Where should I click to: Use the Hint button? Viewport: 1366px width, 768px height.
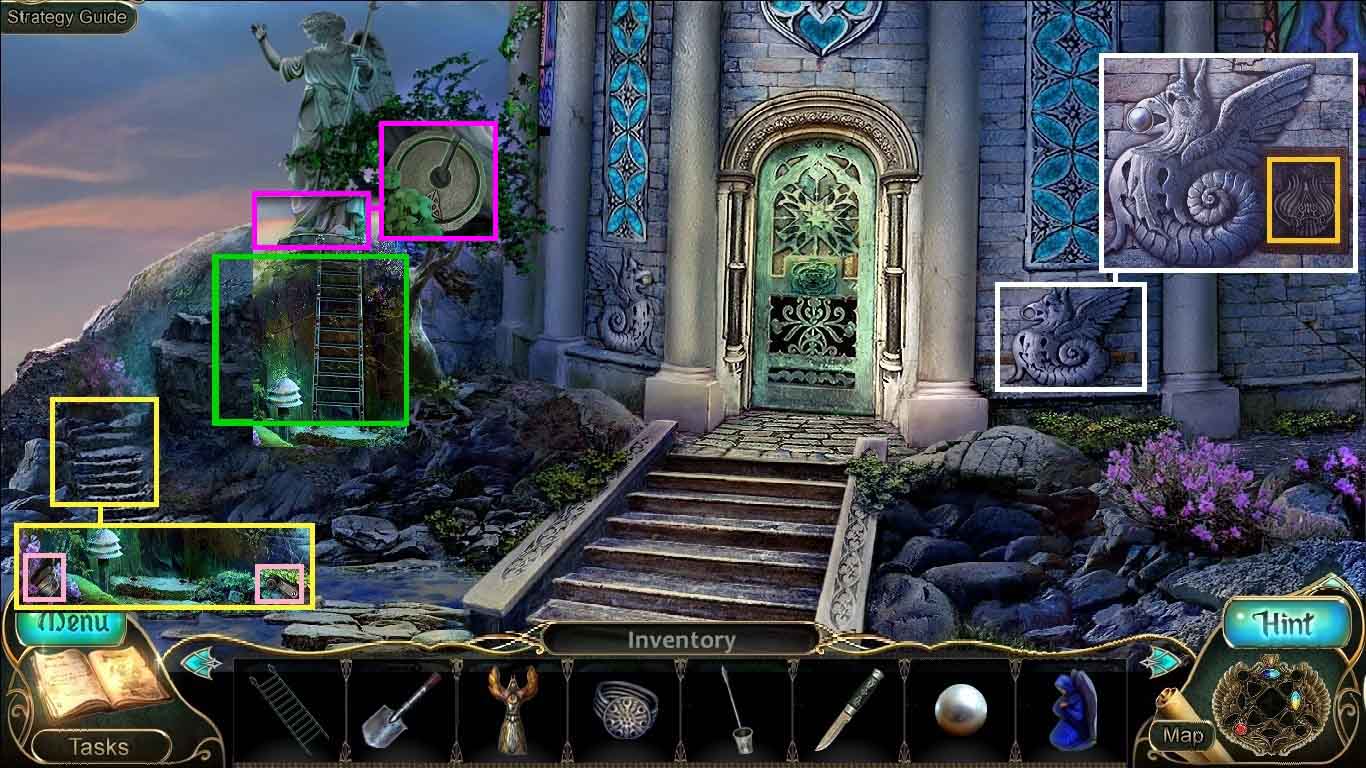click(x=1283, y=624)
